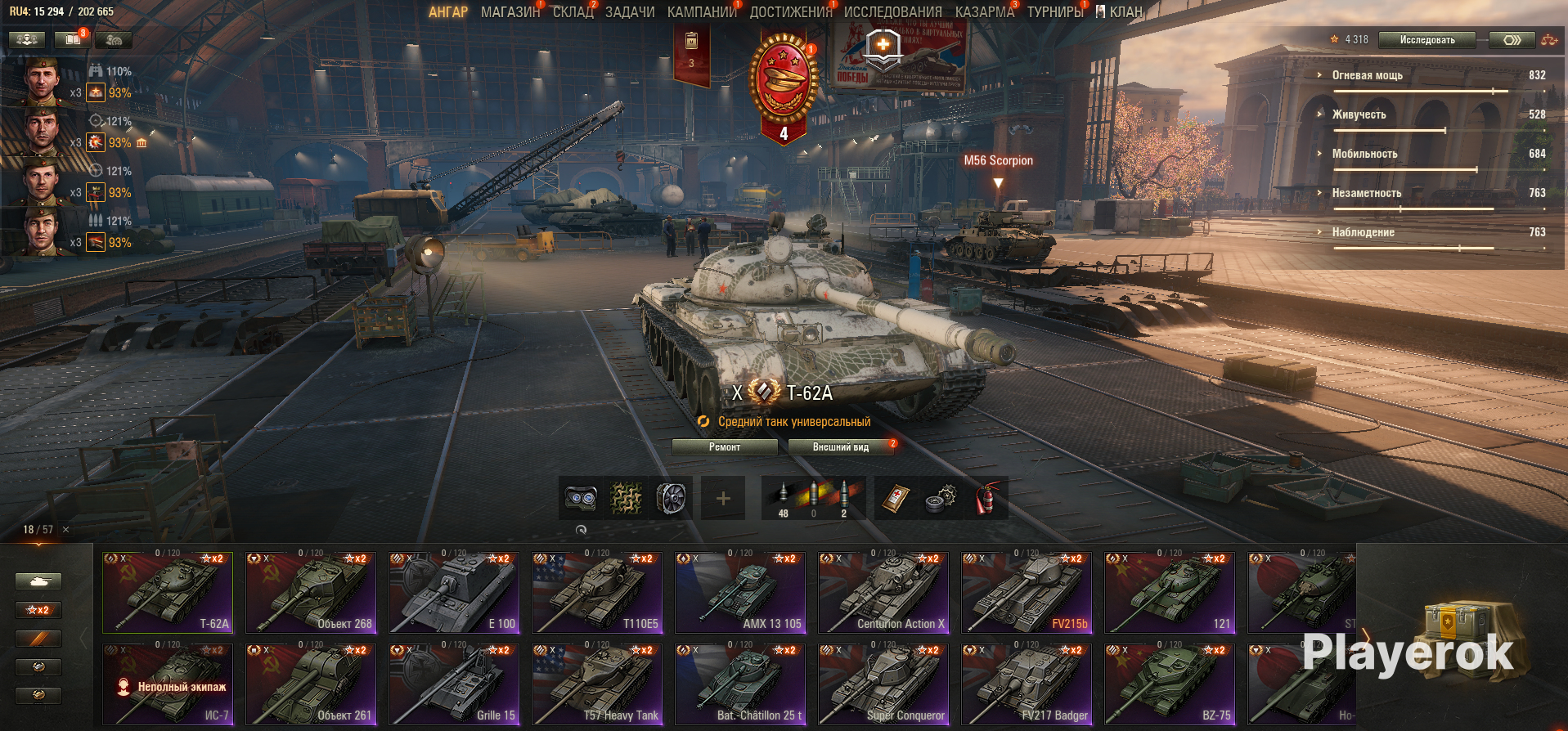
Task: Open the Казарма barracks tab
Action: click(x=984, y=12)
